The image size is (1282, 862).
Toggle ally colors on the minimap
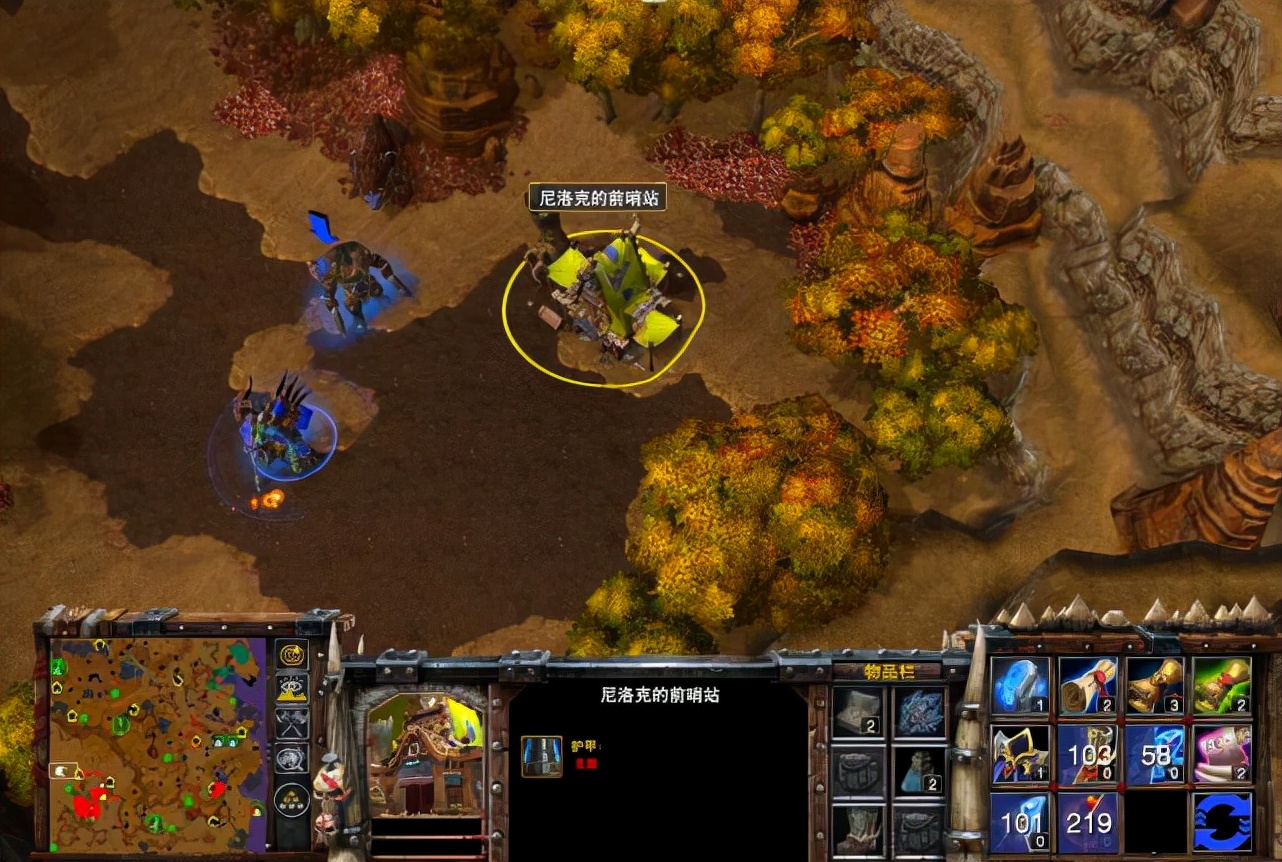[x=291, y=722]
